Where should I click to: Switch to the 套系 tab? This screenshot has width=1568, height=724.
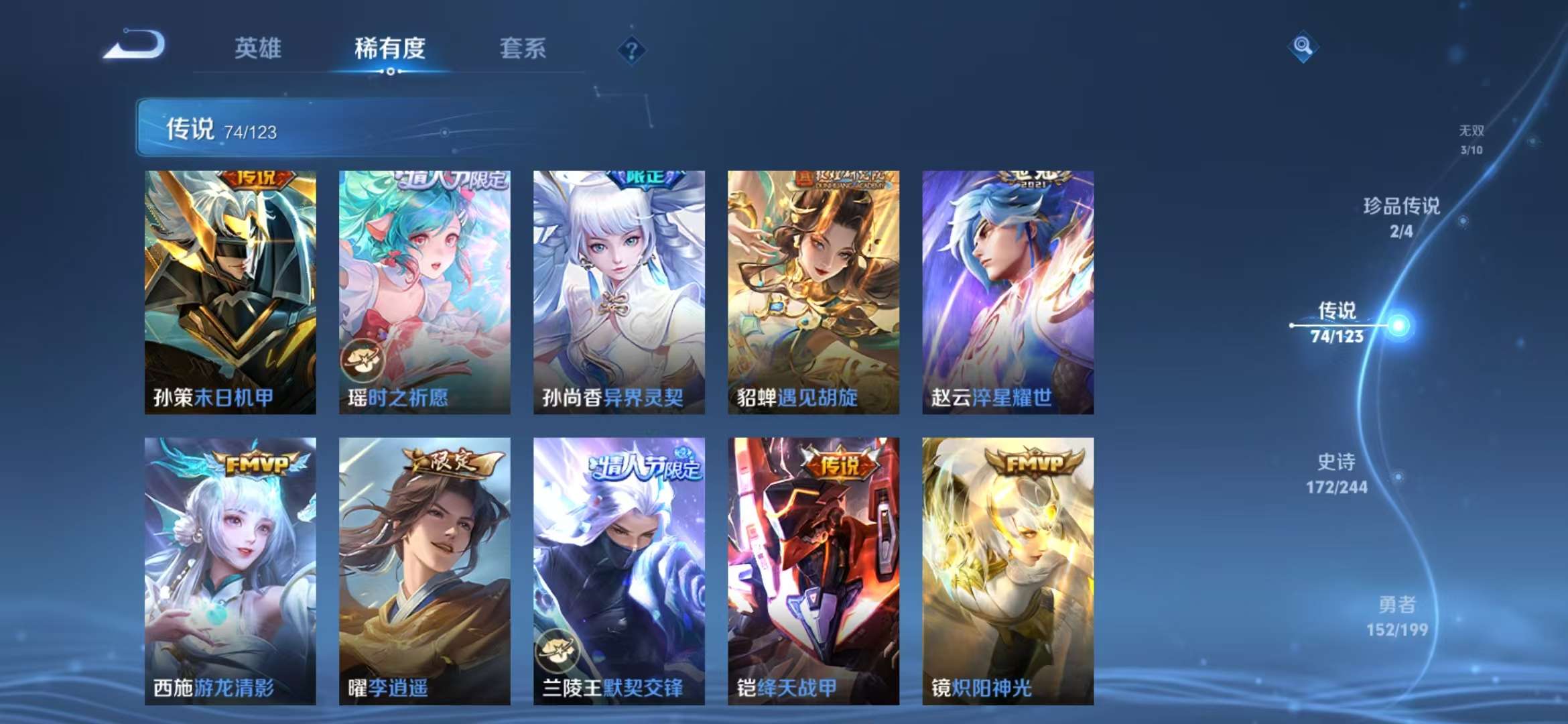pos(523,48)
